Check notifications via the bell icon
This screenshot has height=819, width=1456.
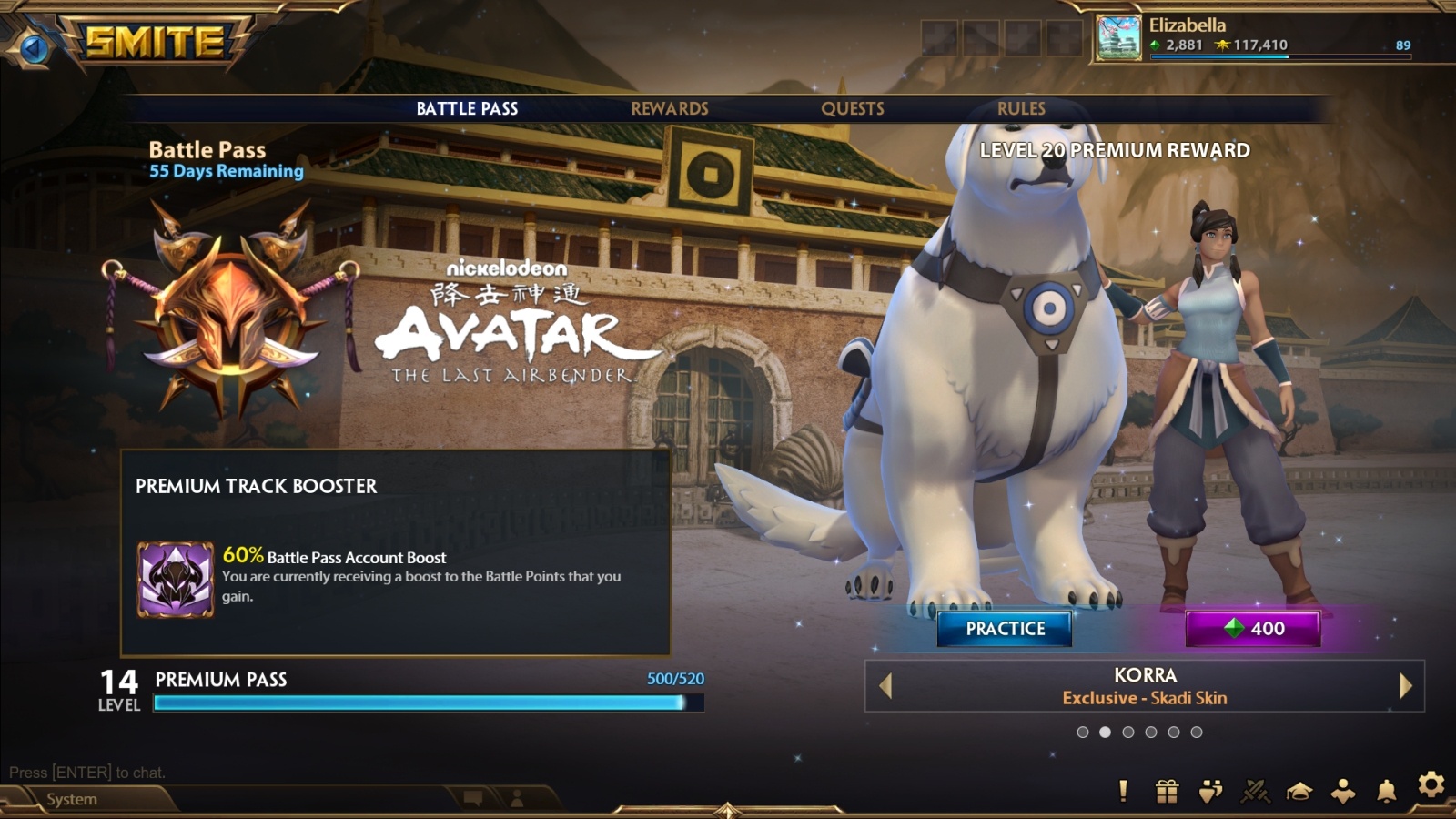tap(1386, 791)
